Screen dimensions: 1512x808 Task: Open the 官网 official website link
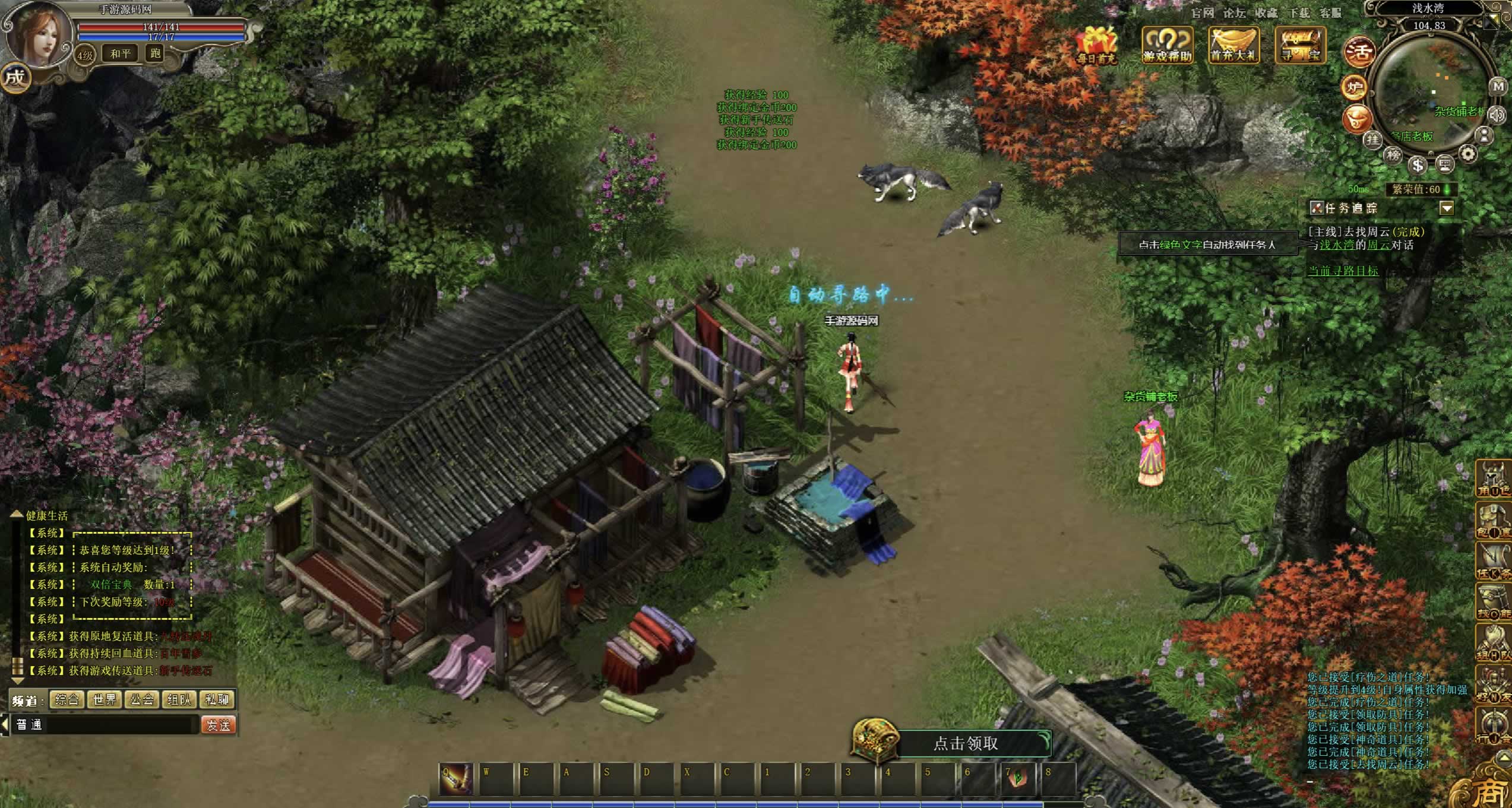[x=1203, y=12]
